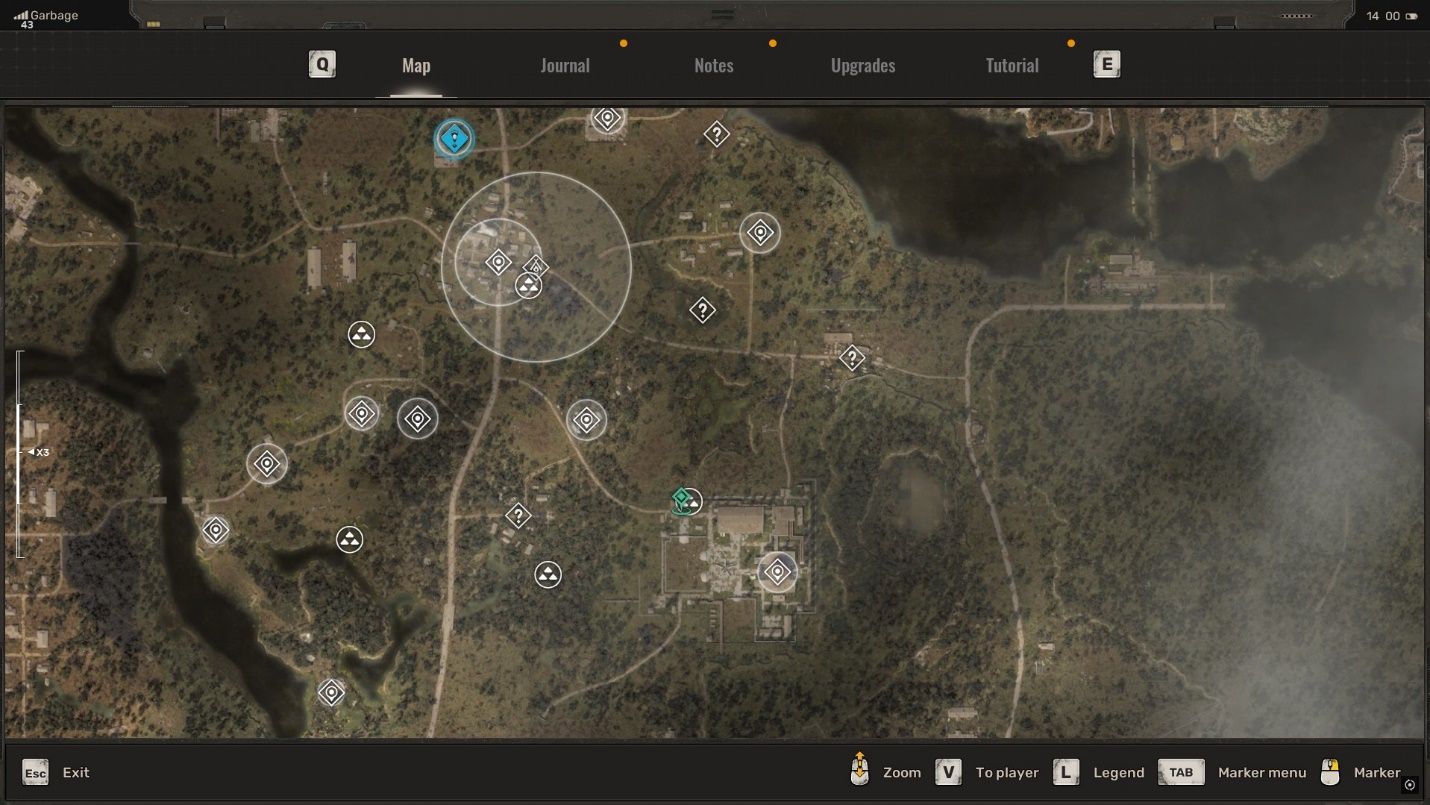Go to the Tutorial tab

(1012, 66)
